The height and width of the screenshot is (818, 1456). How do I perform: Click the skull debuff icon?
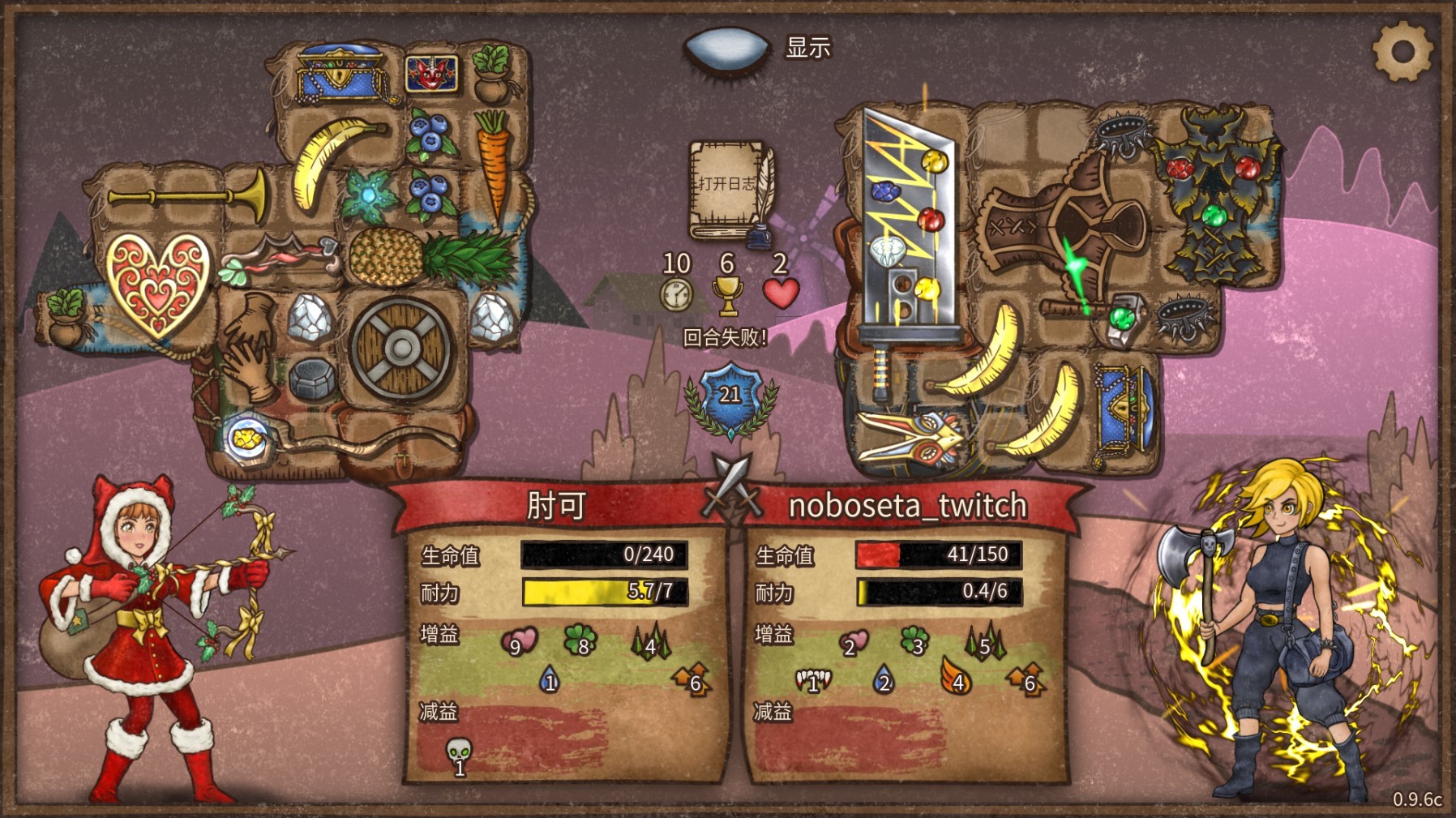[459, 754]
